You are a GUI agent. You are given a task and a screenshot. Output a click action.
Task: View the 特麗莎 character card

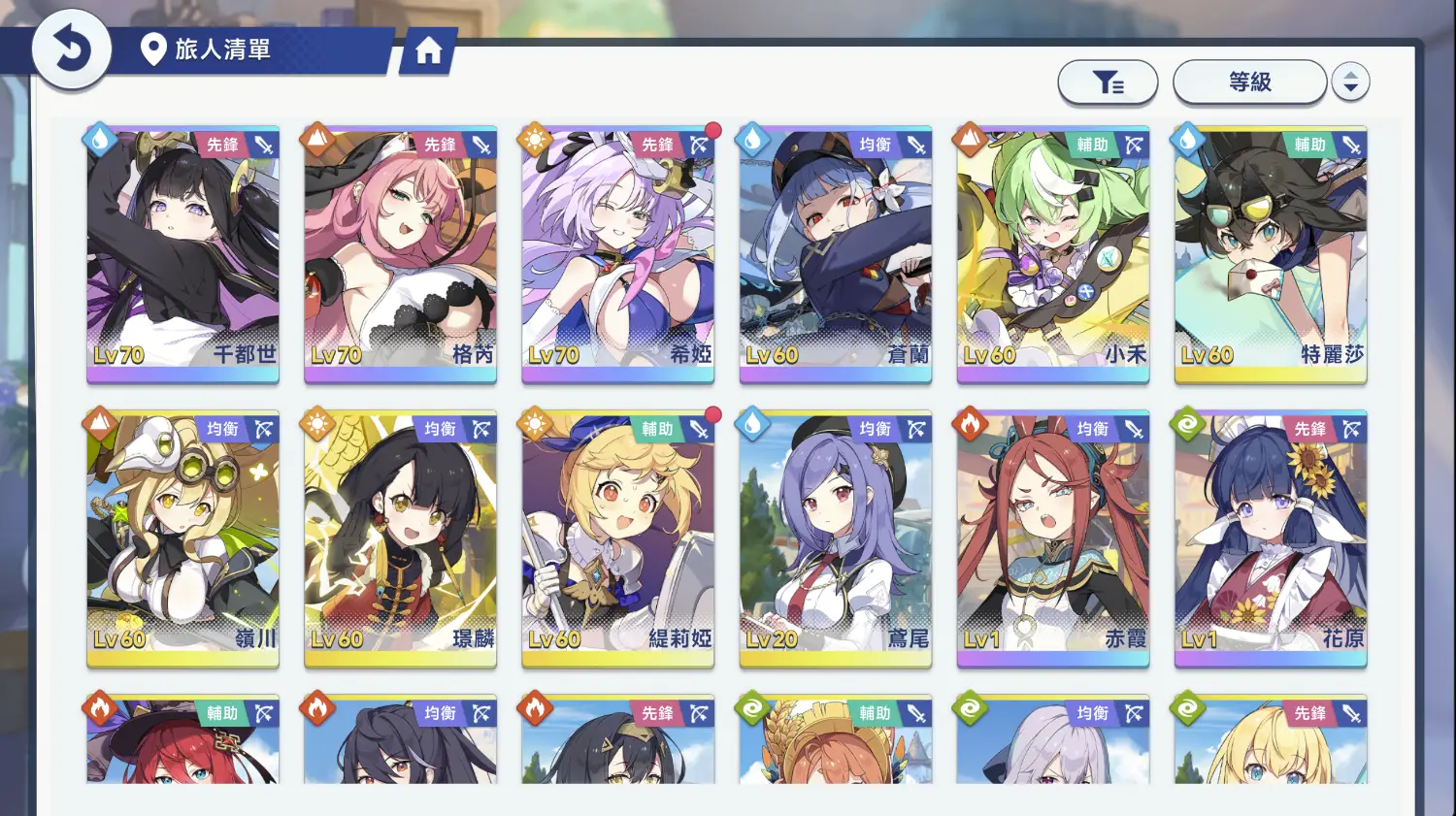(1271, 252)
